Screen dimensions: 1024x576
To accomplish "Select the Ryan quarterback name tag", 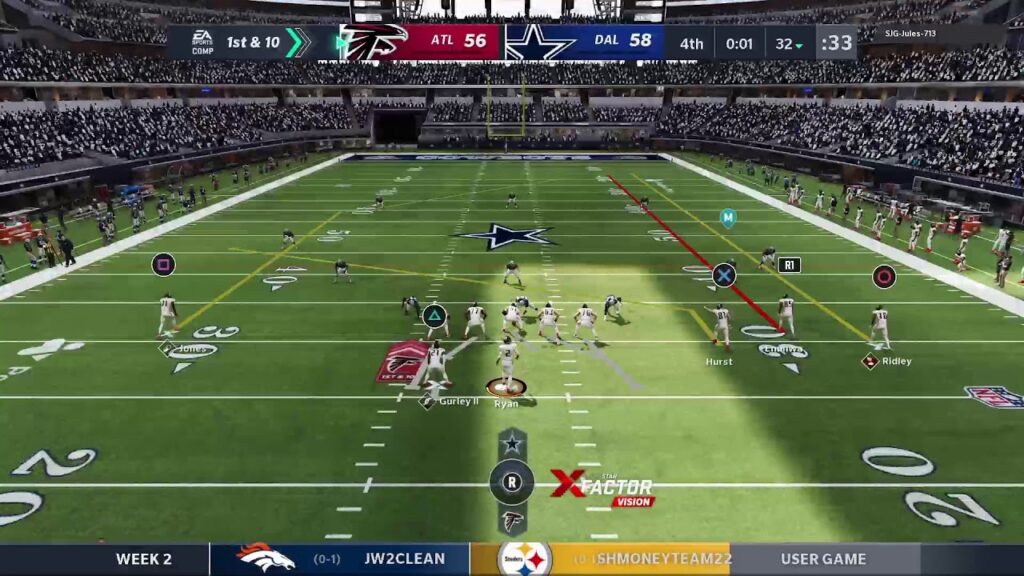I will click(x=506, y=403).
